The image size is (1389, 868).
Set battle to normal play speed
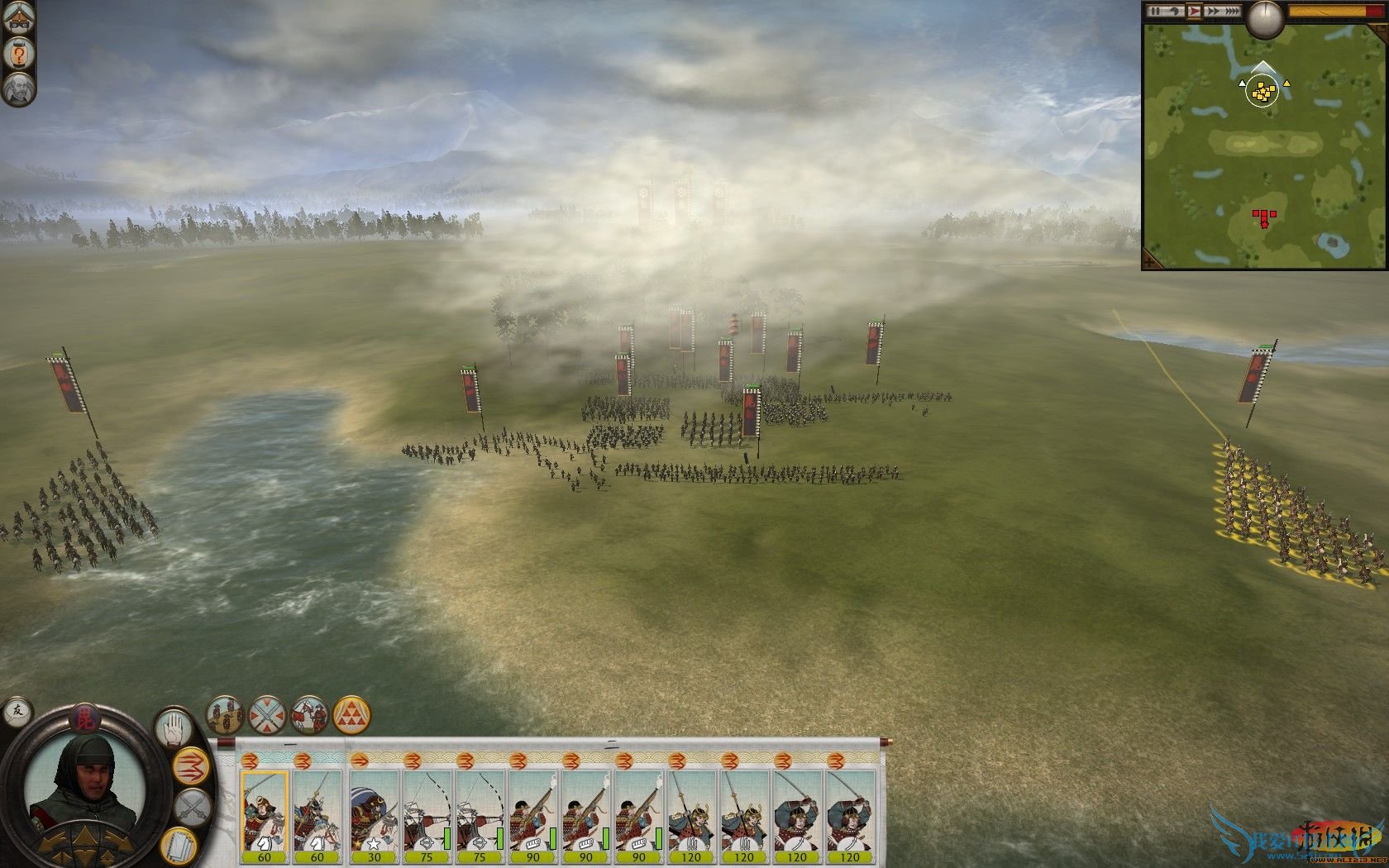pos(1194,11)
